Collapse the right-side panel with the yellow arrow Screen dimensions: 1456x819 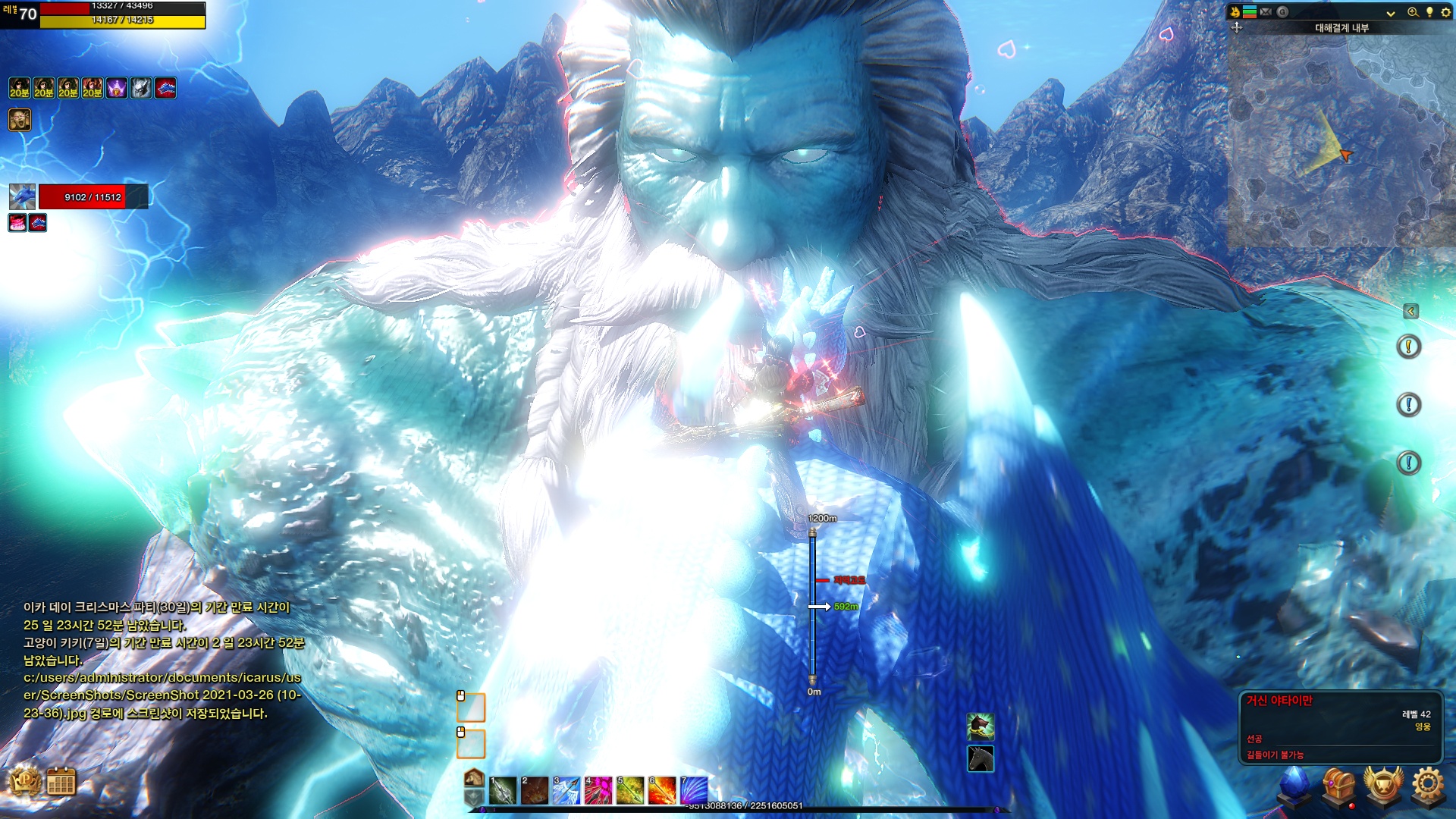point(1411,312)
